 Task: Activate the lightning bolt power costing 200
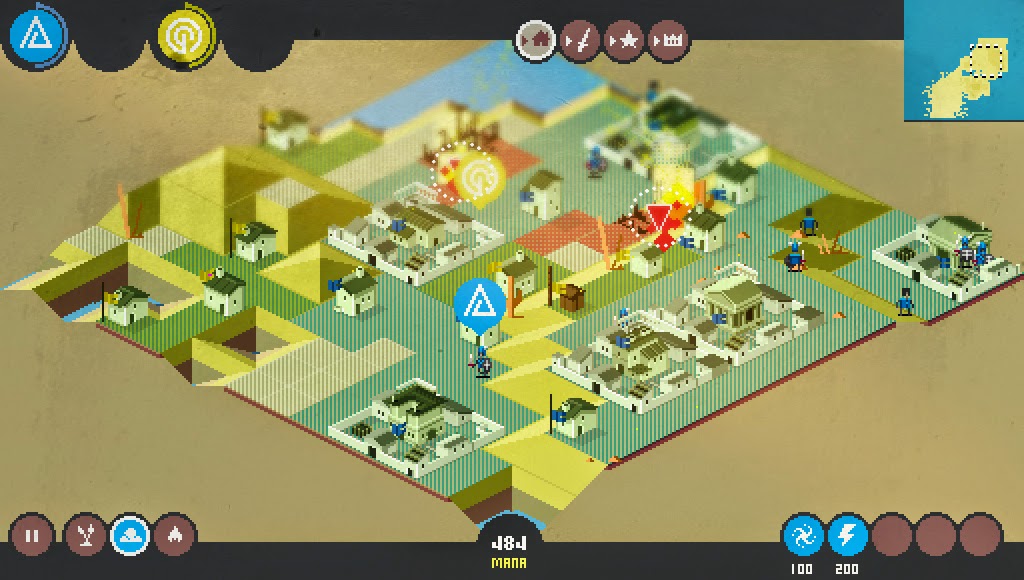click(x=846, y=537)
